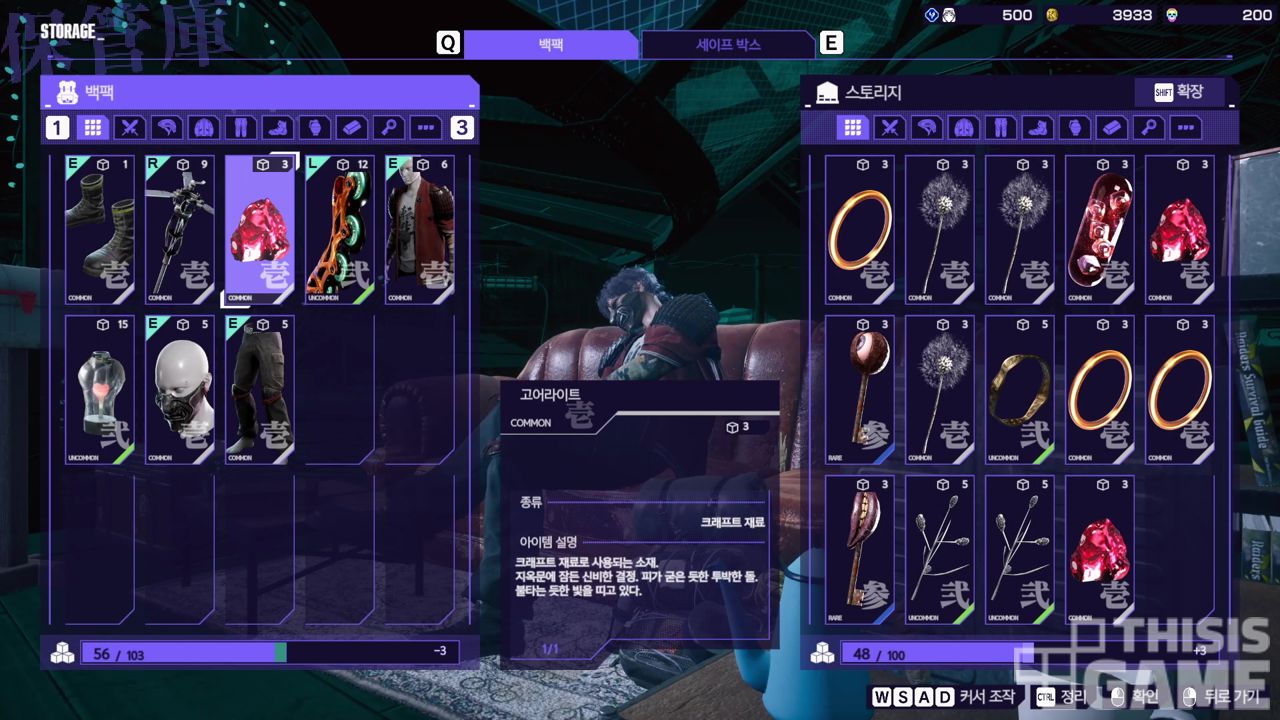
Task: Show backpack helmet category items
Action: coord(167,128)
